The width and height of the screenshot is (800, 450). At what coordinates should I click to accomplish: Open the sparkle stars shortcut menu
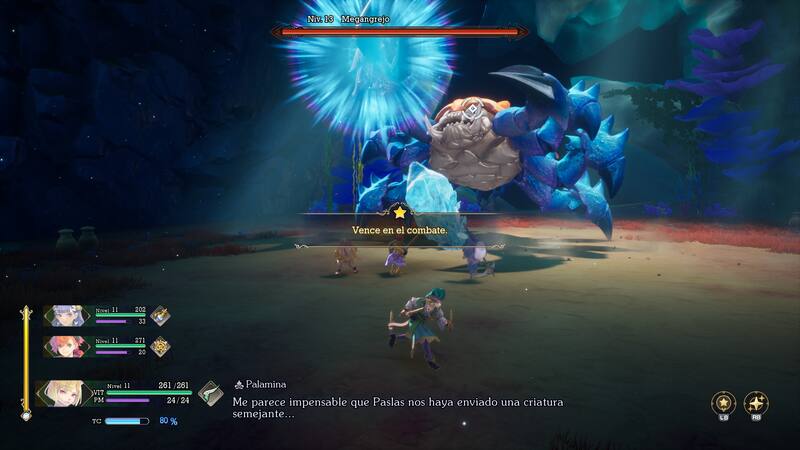pos(757,403)
